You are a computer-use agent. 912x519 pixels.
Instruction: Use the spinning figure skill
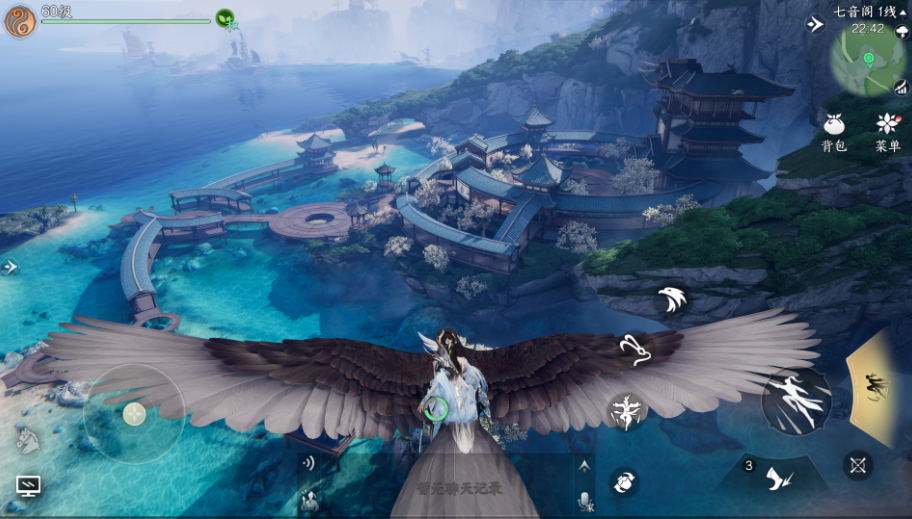pyautogui.click(x=627, y=411)
